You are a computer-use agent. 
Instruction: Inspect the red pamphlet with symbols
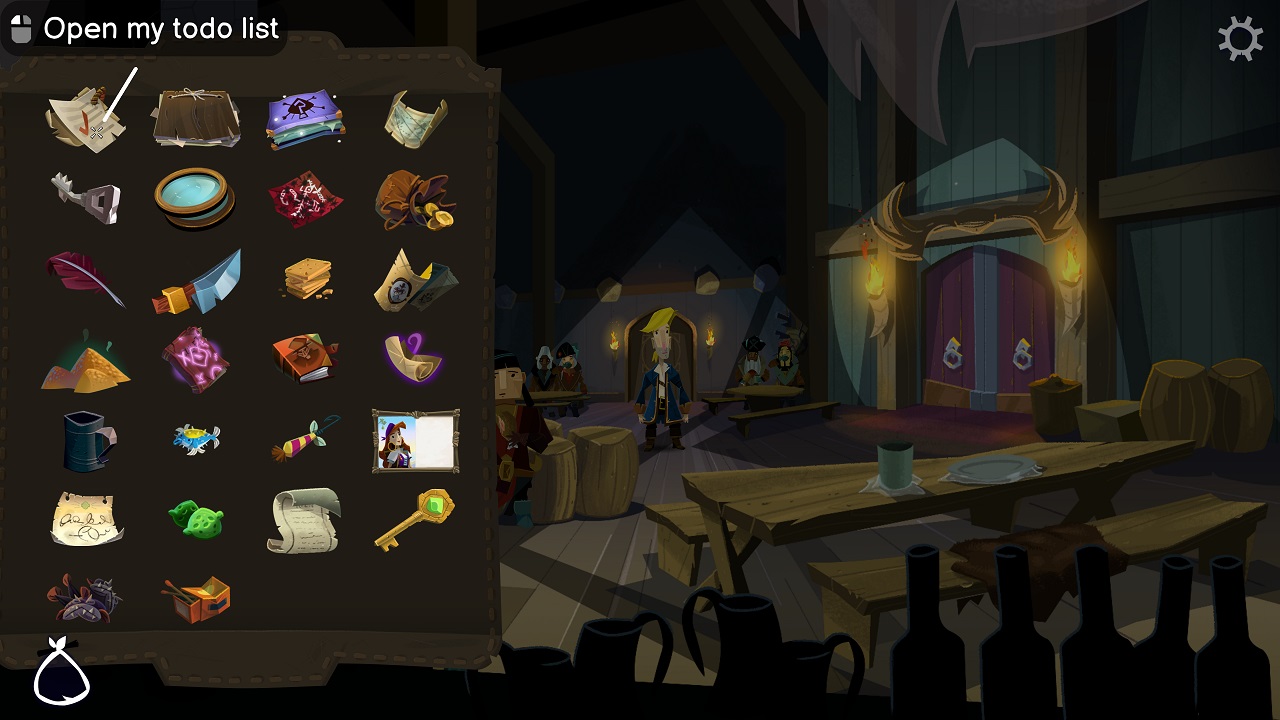point(306,198)
